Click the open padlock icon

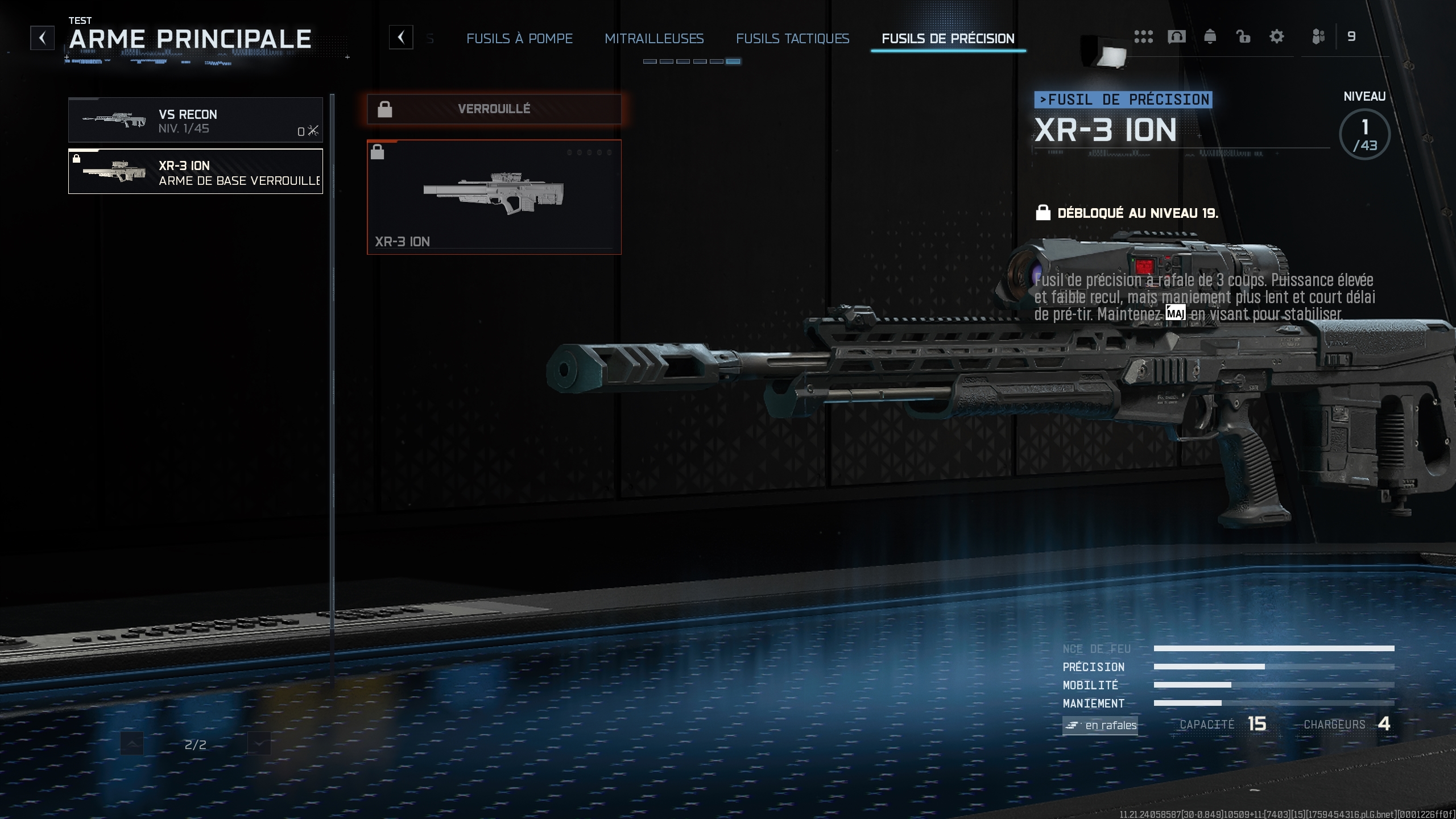pyautogui.click(x=1243, y=37)
